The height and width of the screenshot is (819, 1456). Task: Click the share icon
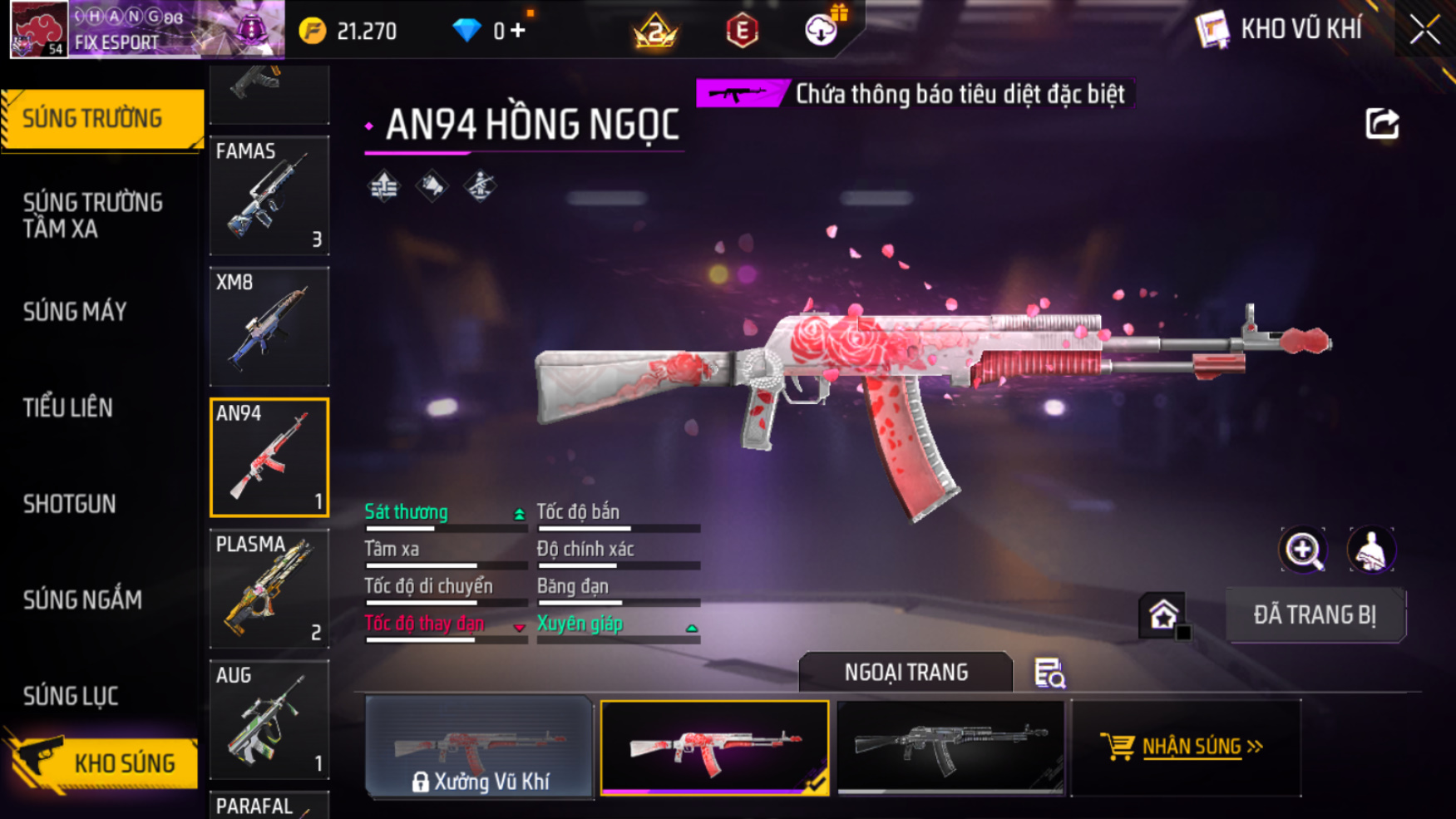click(1381, 124)
